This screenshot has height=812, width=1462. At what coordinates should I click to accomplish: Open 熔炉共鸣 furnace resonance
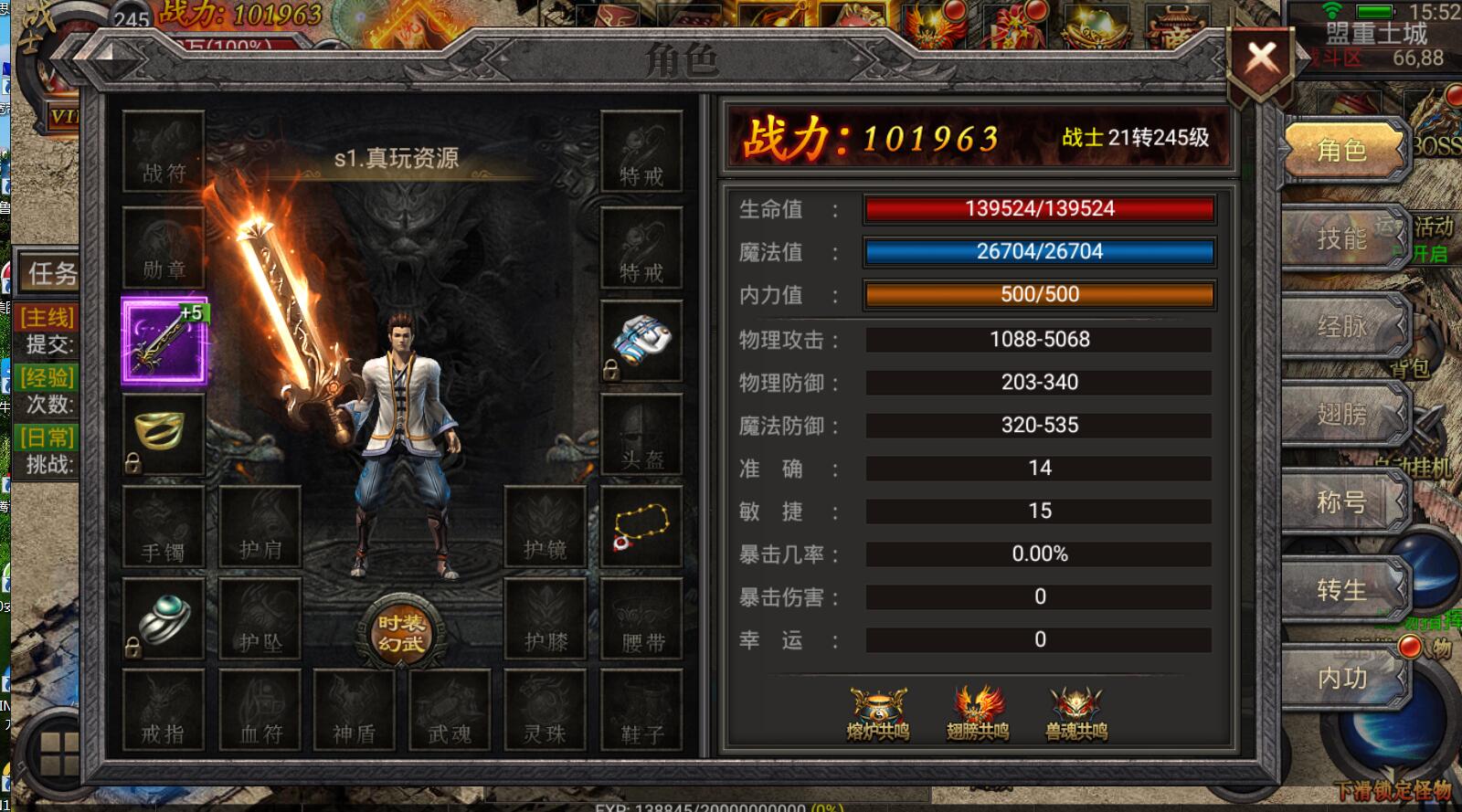pyautogui.click(x=878, y=713)
